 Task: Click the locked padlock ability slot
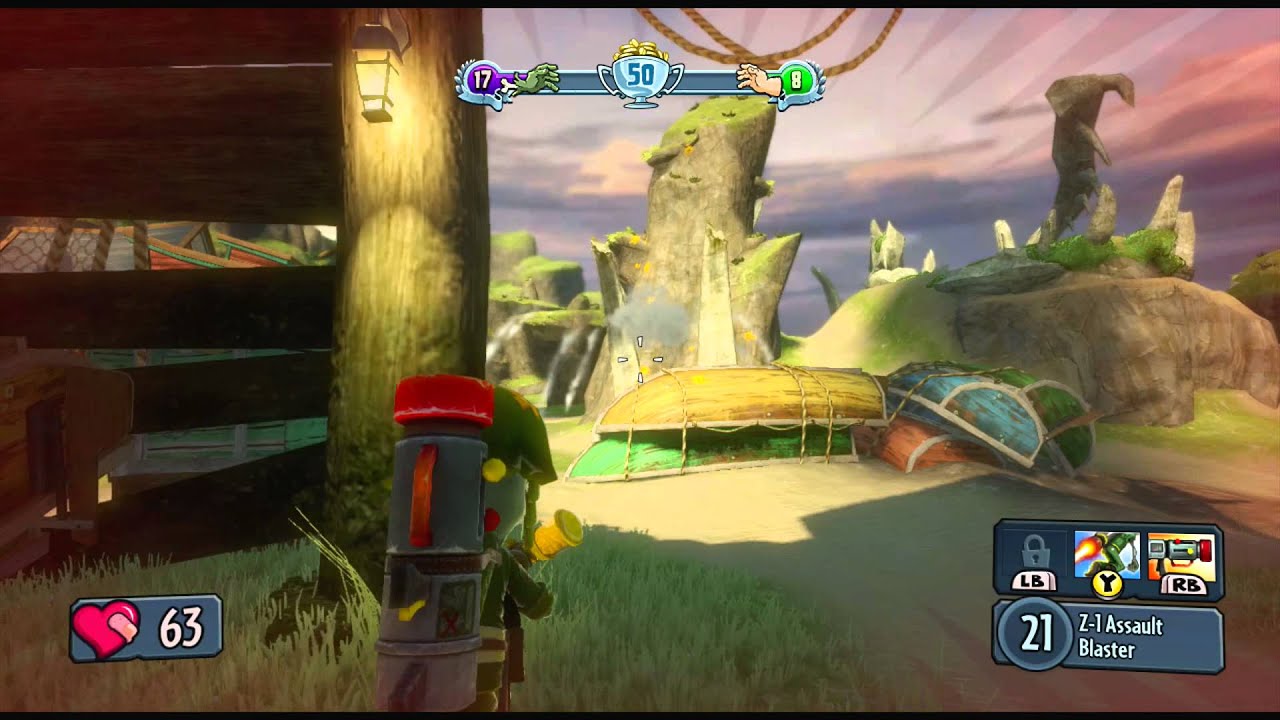[1034, 556]
